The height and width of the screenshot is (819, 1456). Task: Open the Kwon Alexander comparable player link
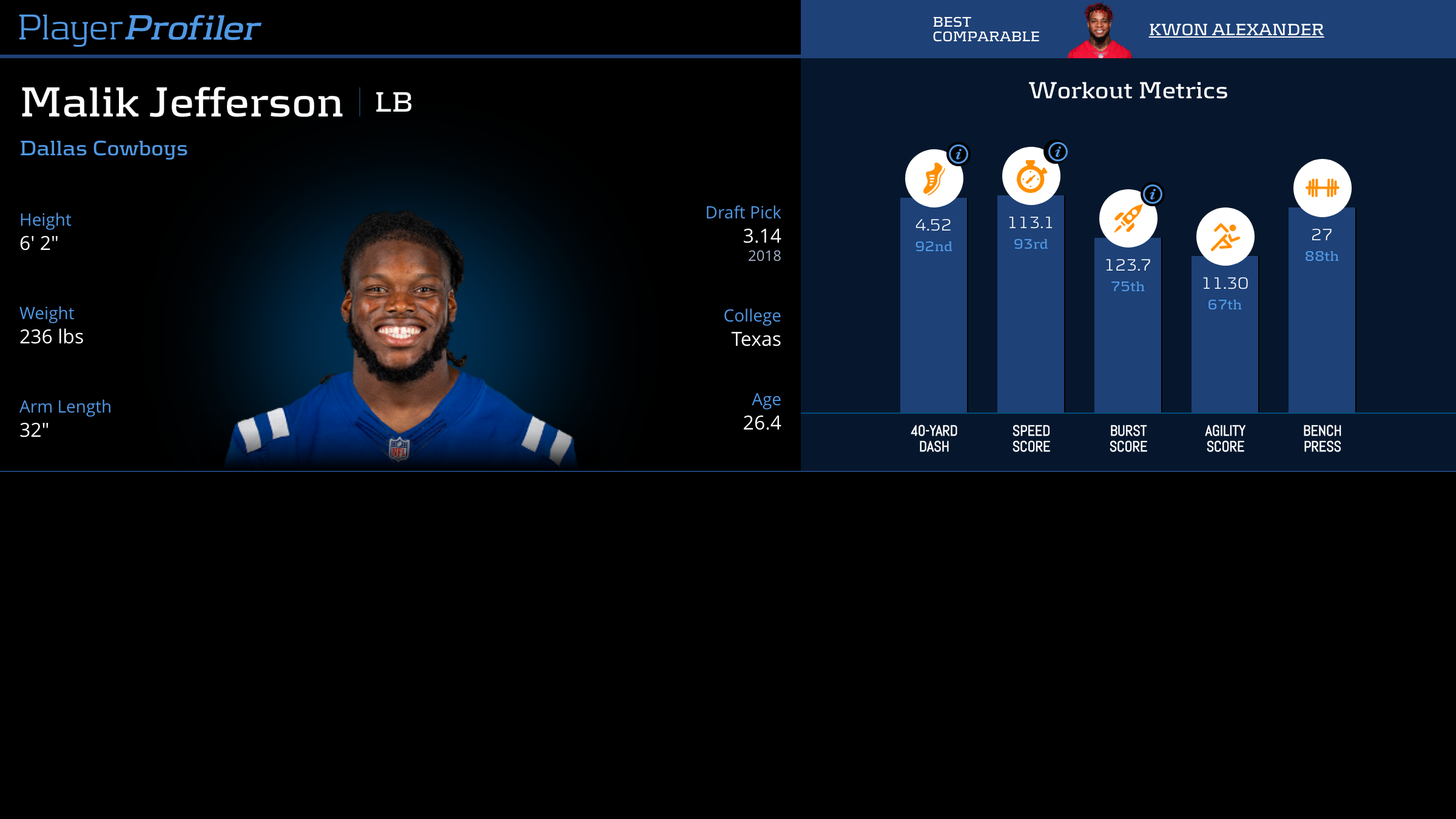click(1236, 30)
